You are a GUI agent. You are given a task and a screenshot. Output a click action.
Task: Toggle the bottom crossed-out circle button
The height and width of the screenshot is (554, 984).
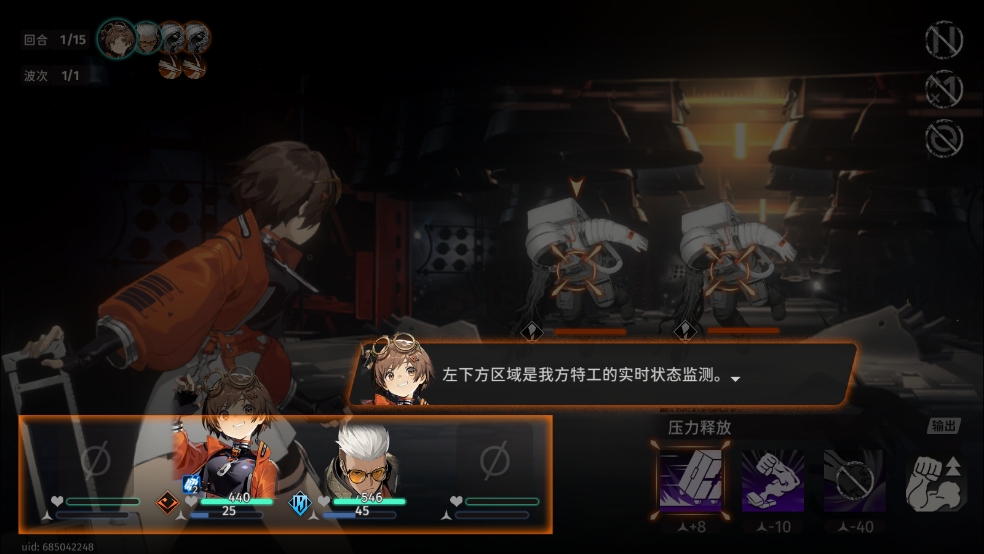[943, 138]
